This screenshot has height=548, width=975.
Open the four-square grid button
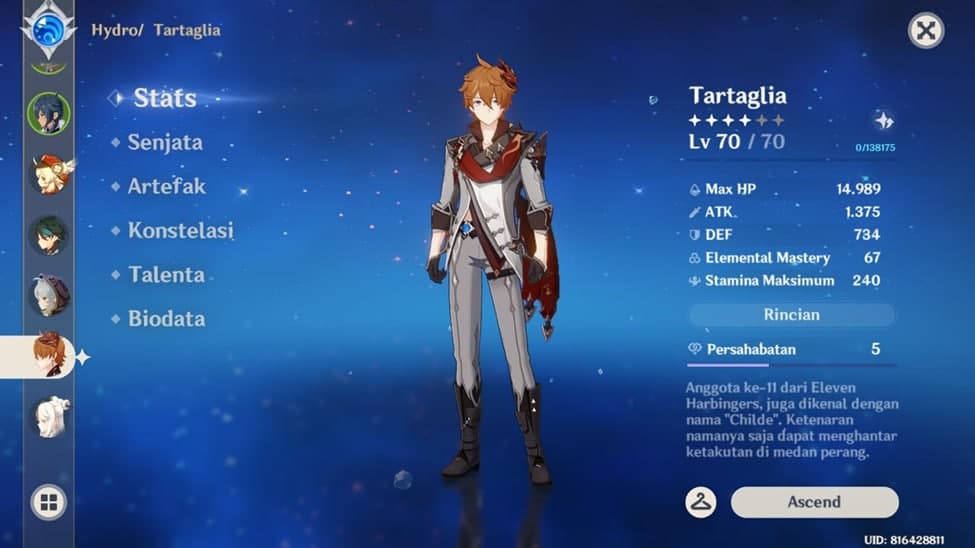(48, 501)
